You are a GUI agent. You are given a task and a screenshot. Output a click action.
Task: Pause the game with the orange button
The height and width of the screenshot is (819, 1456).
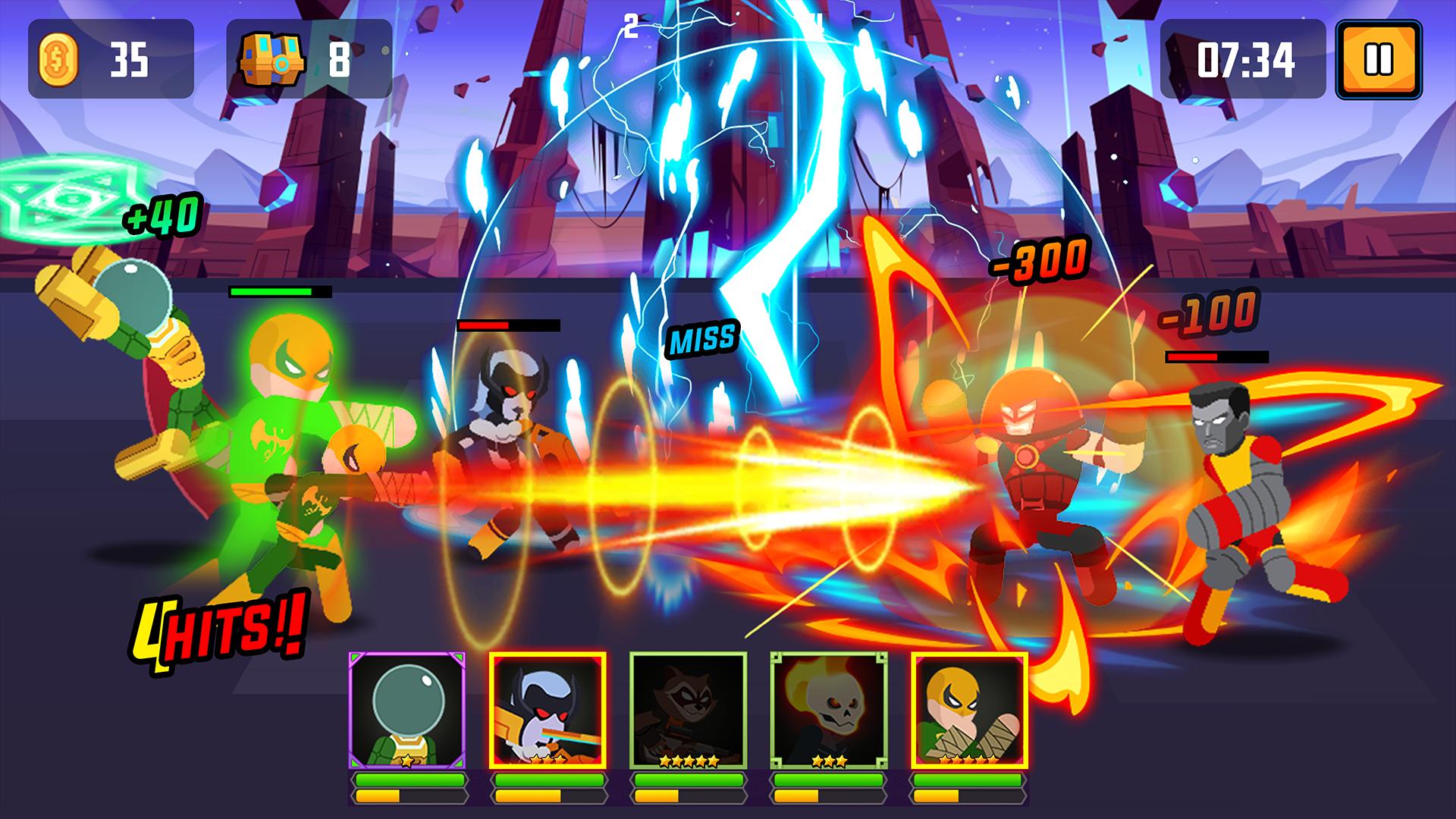[1378, 60]
